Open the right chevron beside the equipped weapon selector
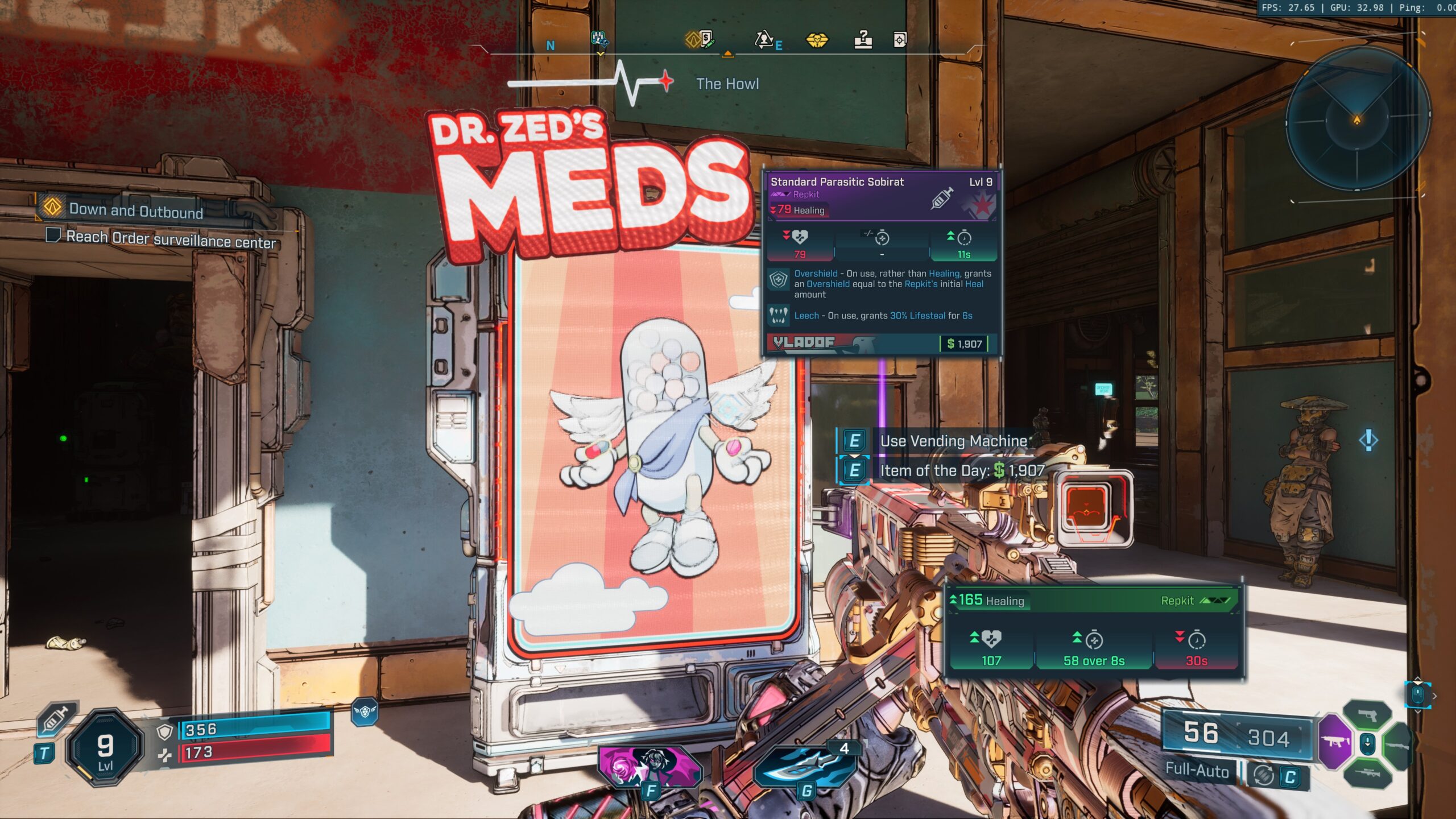Viewport: 1456px width, 819px height. coord(1435,696)
